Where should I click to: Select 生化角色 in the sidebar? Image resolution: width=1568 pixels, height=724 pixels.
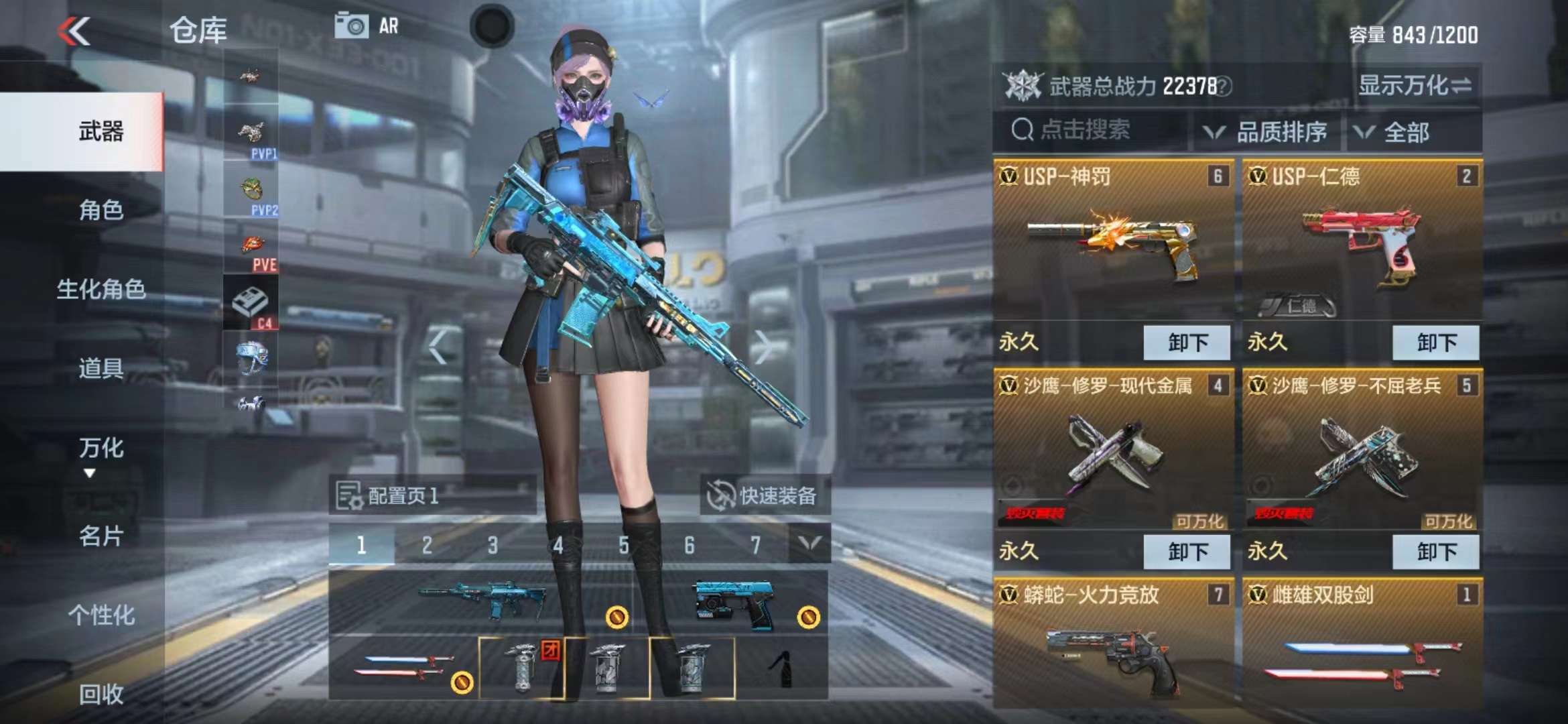tap(101, 290)
